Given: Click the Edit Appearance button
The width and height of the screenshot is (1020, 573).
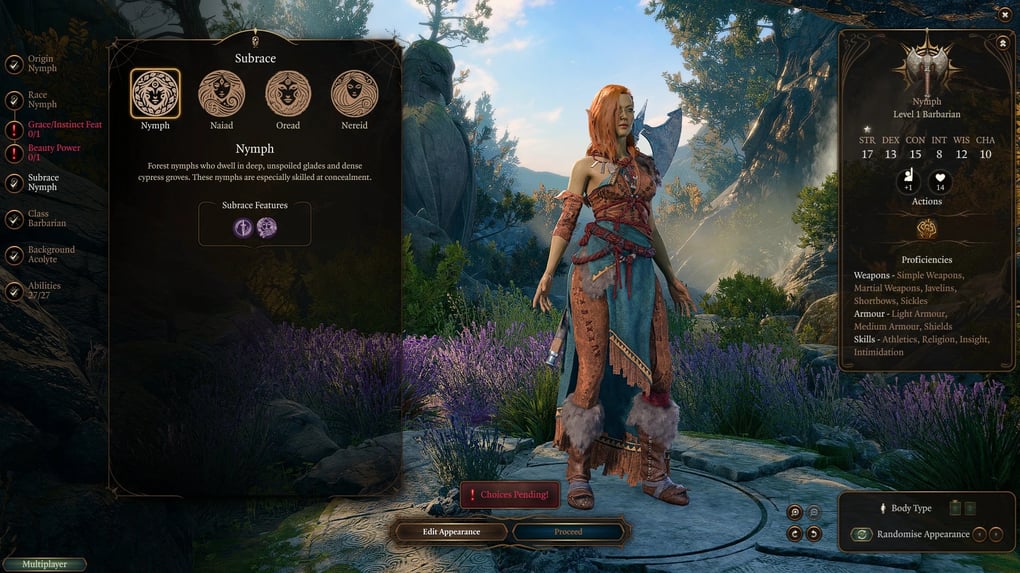Looking at the screenshot, I should point(451,532).
